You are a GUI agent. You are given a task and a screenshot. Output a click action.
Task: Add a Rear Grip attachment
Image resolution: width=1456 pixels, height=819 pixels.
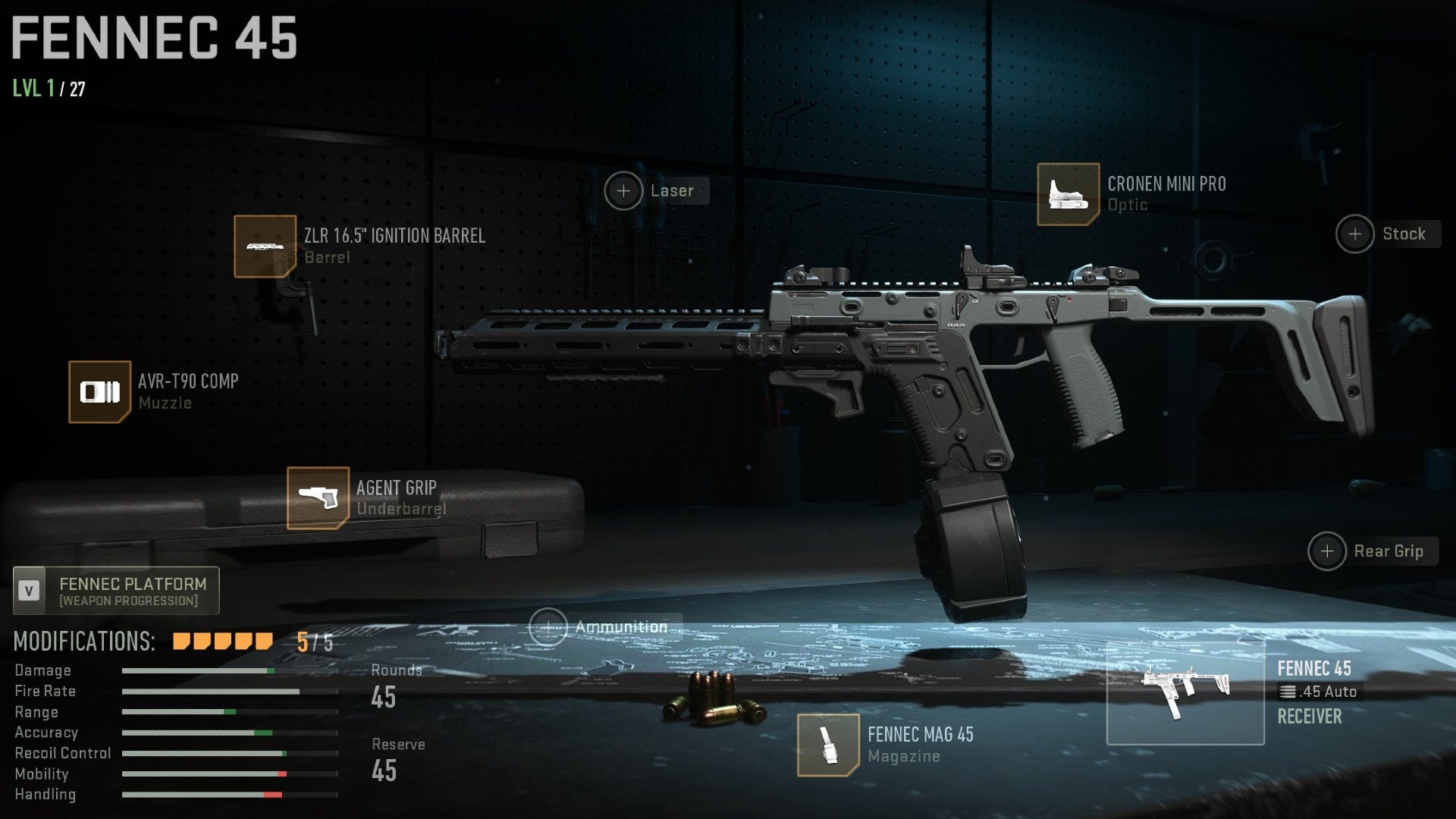(1327, 551)
